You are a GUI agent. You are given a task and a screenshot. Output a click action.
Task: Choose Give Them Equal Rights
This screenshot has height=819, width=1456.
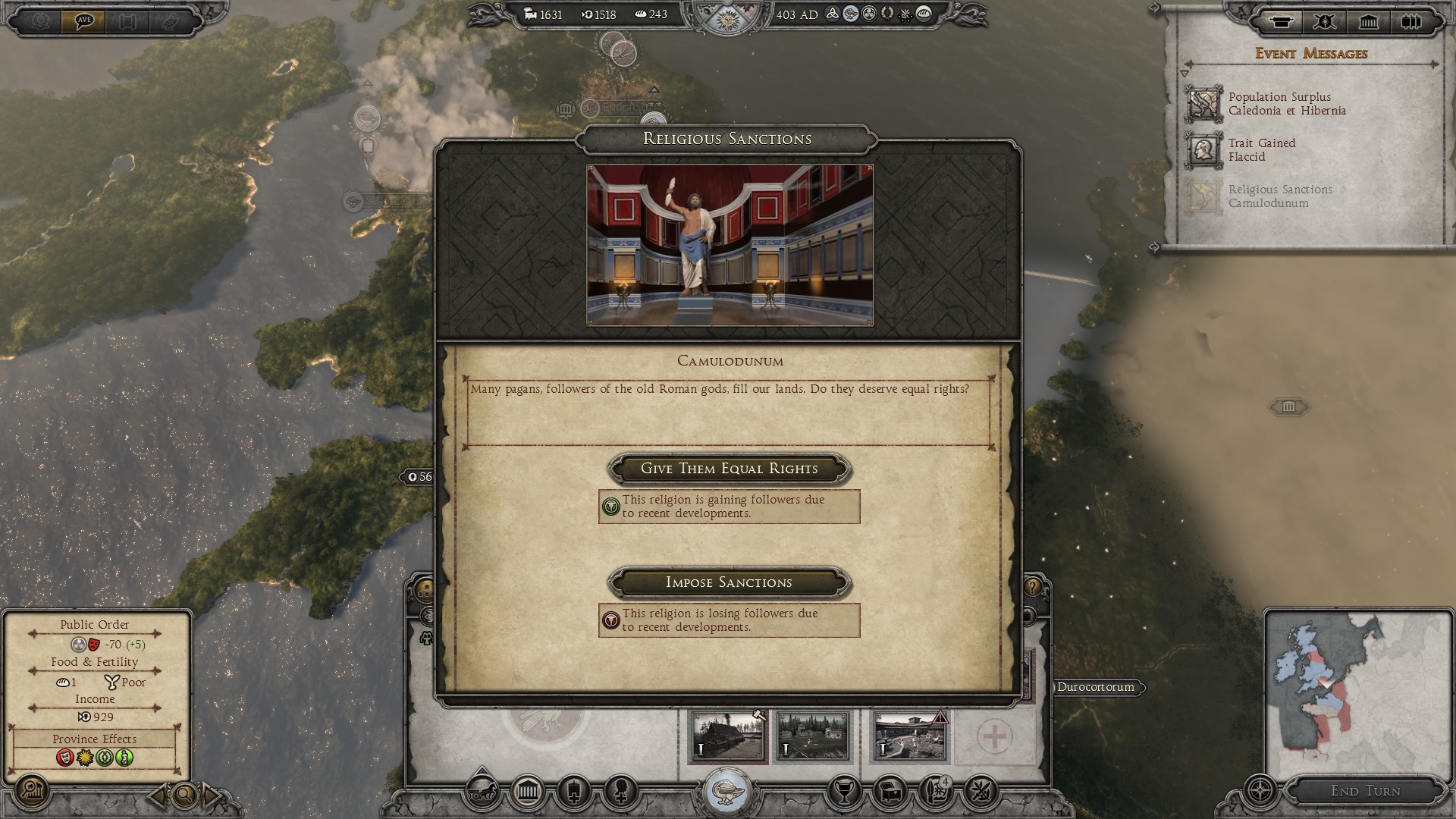[729, 469]
